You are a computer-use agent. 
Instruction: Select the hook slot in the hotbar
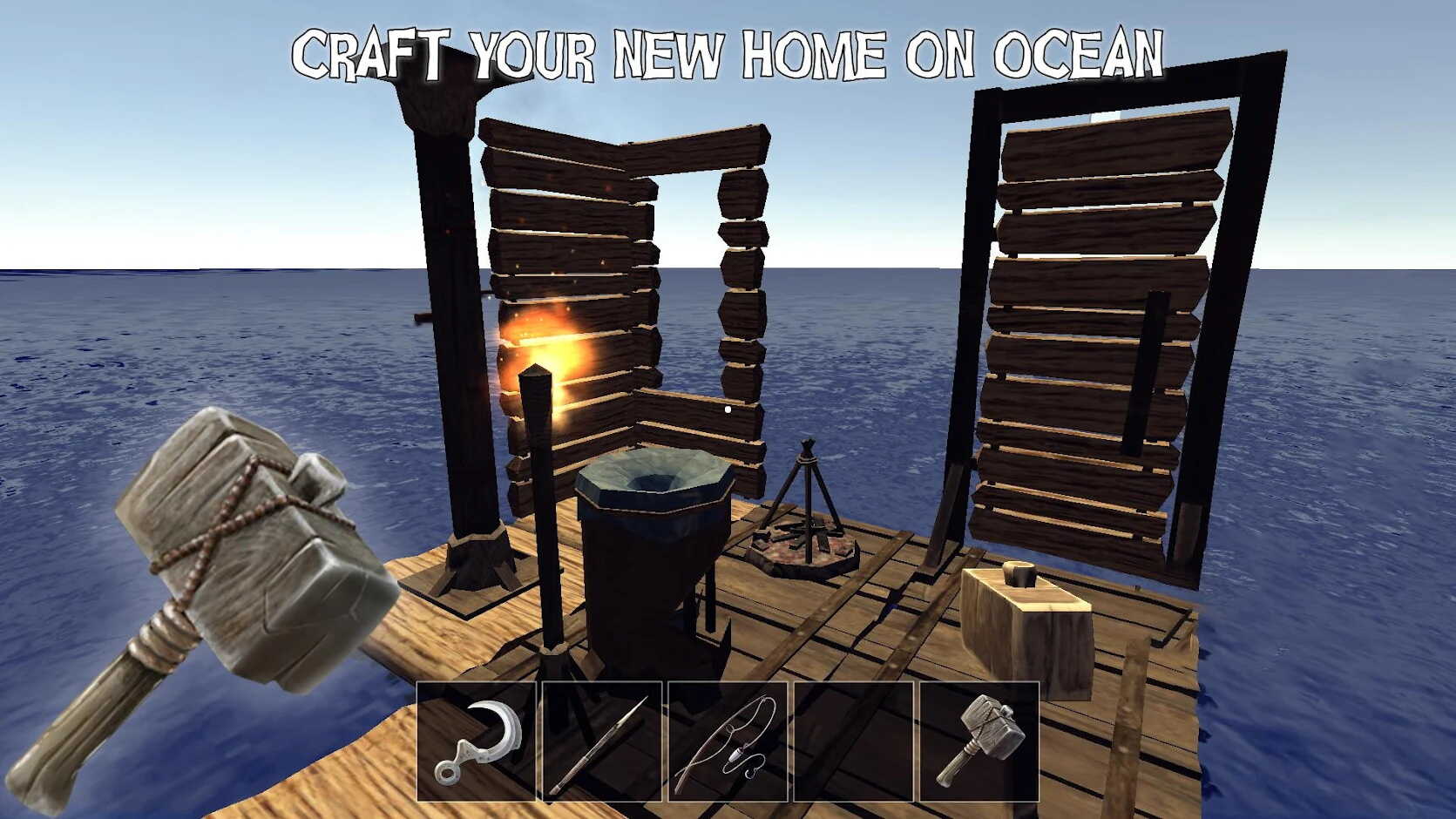477,741
